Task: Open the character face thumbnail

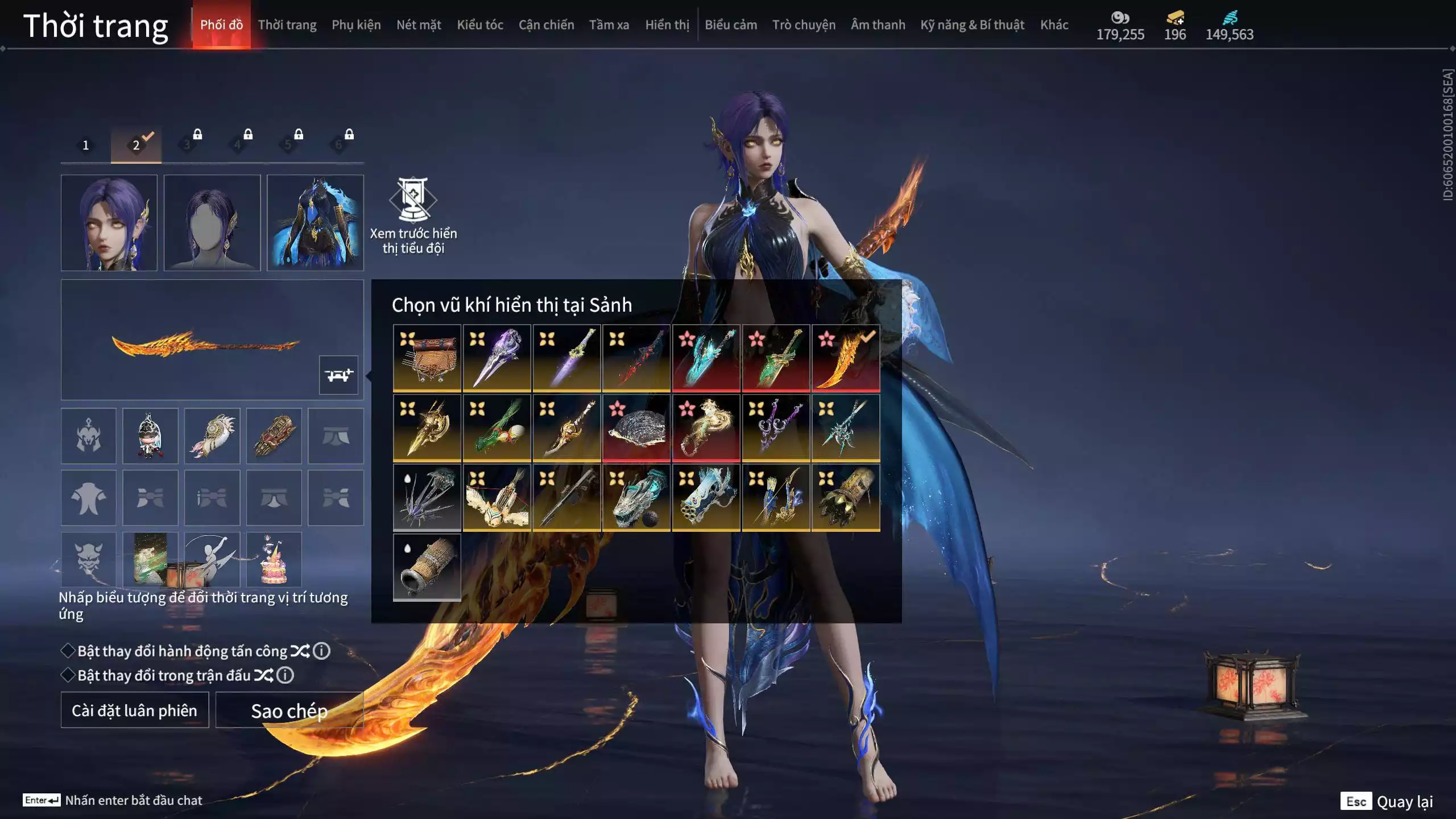Action: pyautogui.click(x=109, y=222)
